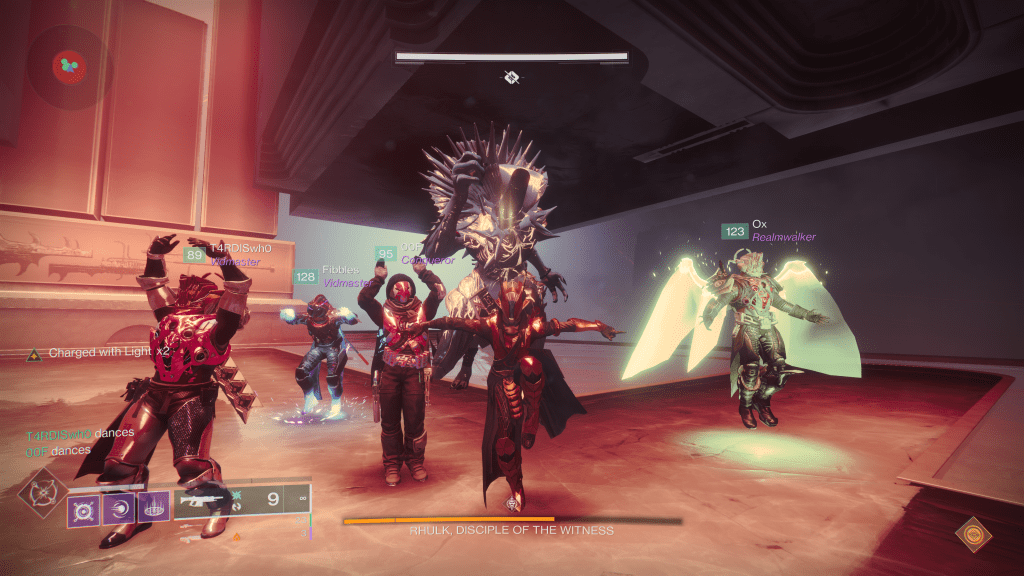Activate the Void super diamond icon
Screen dimensions: 1024x576
(x=43, y=493)
